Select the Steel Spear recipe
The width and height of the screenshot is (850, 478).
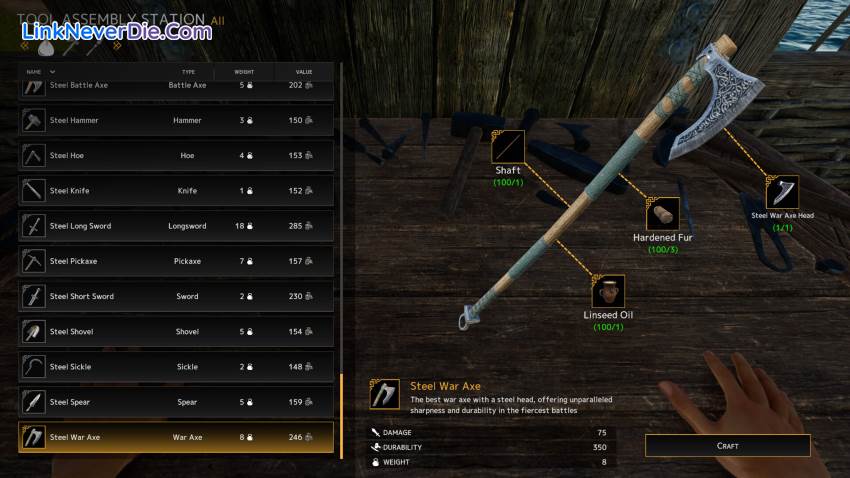pyautogui.click(x=177, y=402)
